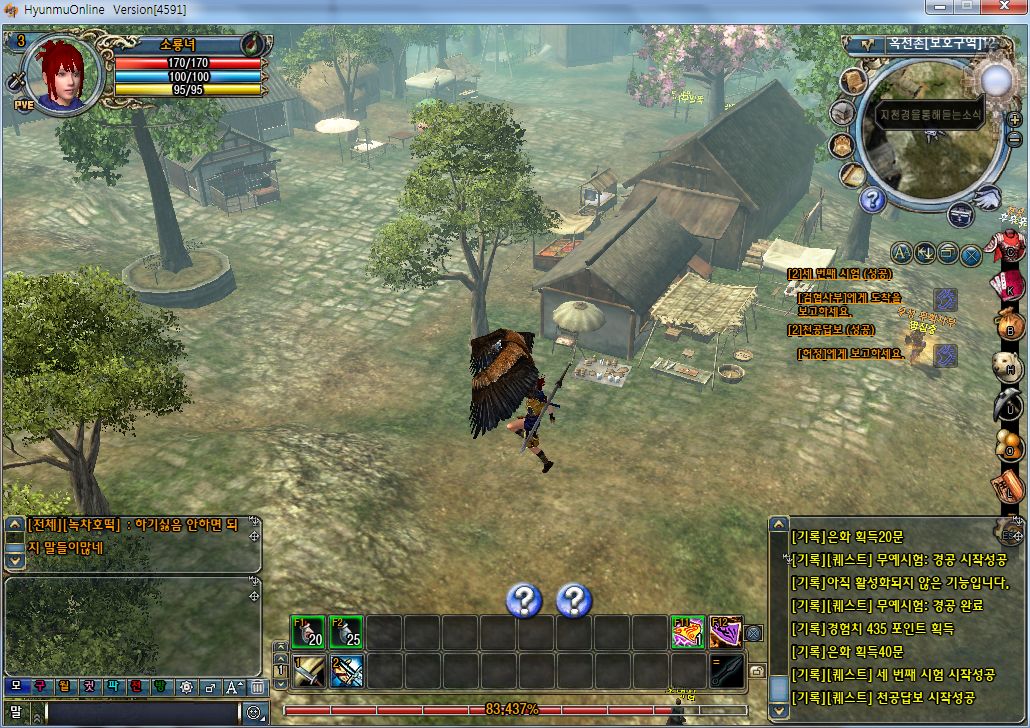The height and width of the screenshot is (728, 1030).
Task: Activate the blue skill in hotbar slot 2
Action: click(x=346, y=670)
